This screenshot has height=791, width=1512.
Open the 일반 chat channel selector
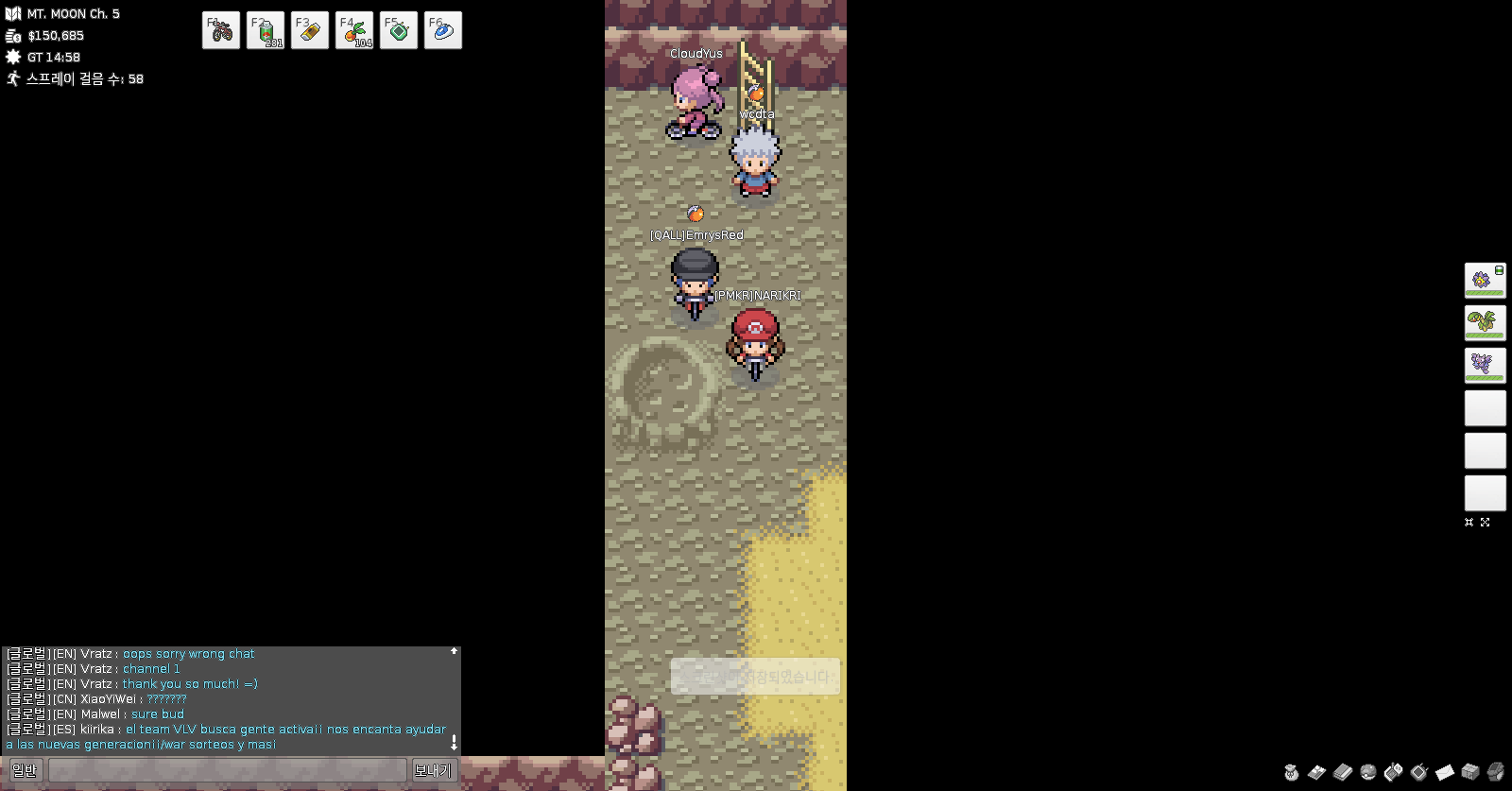click(x=25, y=771)
